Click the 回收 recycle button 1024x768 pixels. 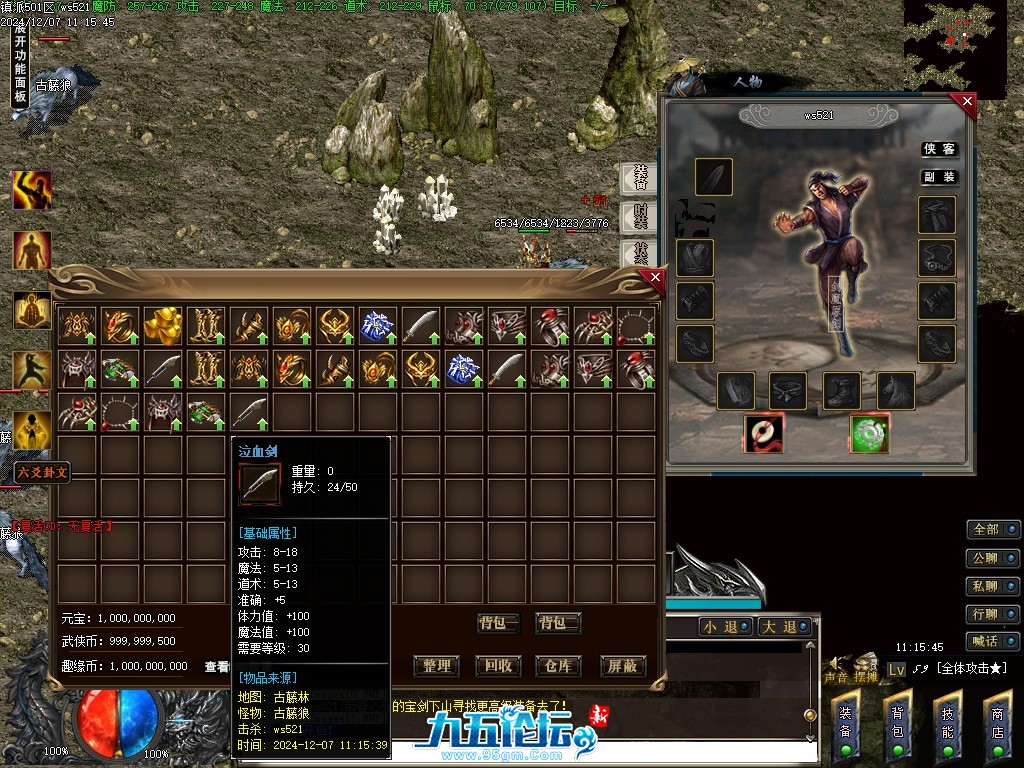coord(498,666)
